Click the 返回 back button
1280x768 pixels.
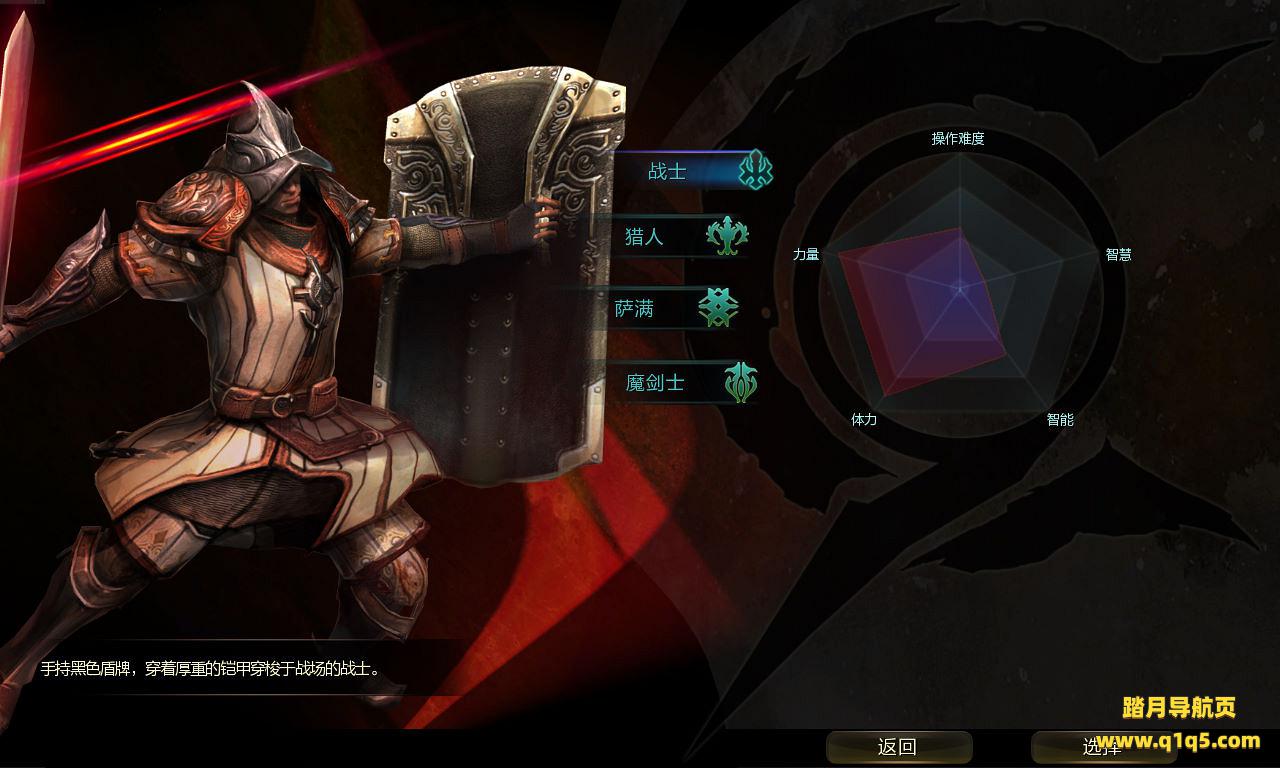tap(898, 747)
